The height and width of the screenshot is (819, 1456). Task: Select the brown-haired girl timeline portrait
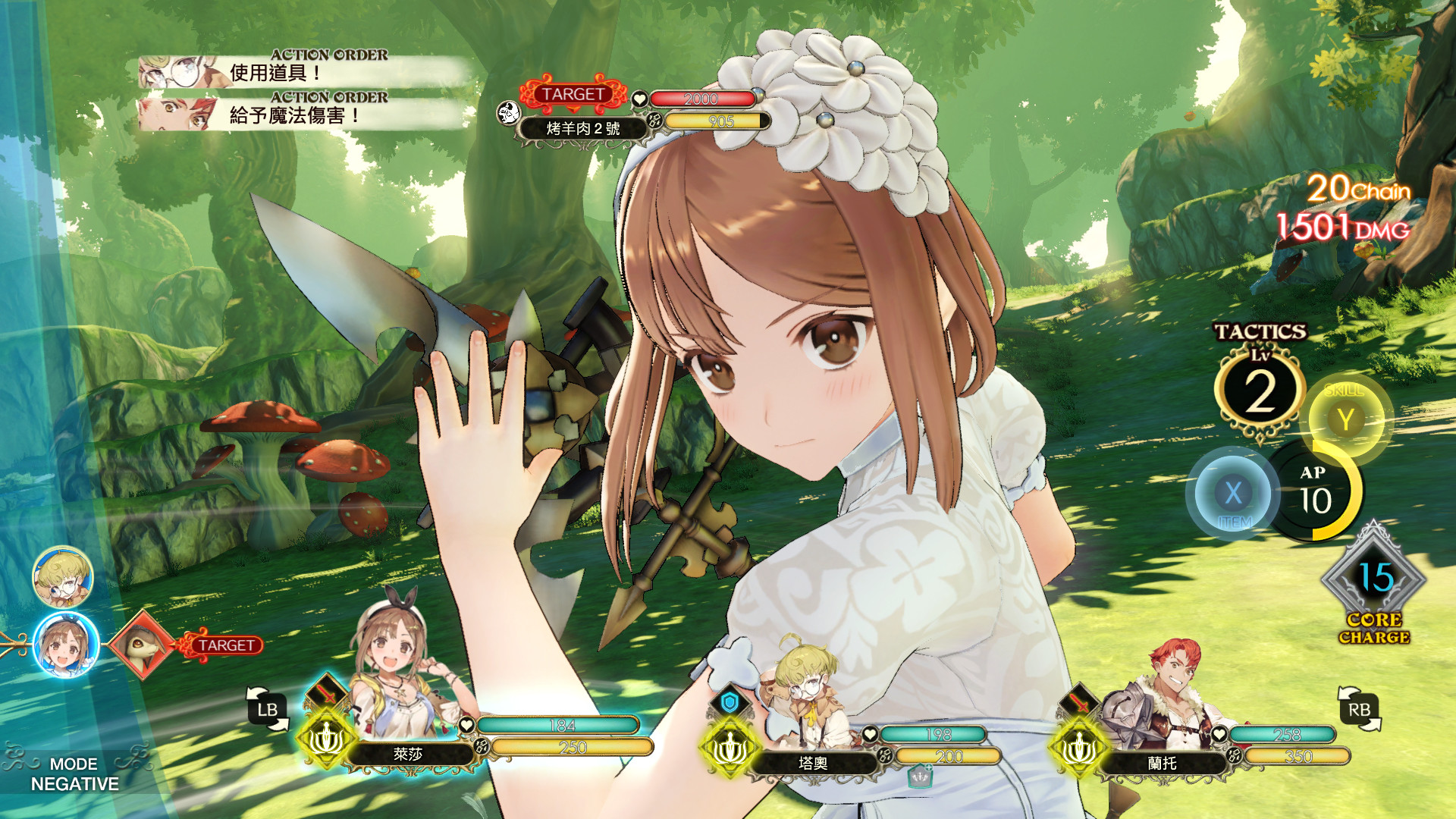[x=66, y=645]
